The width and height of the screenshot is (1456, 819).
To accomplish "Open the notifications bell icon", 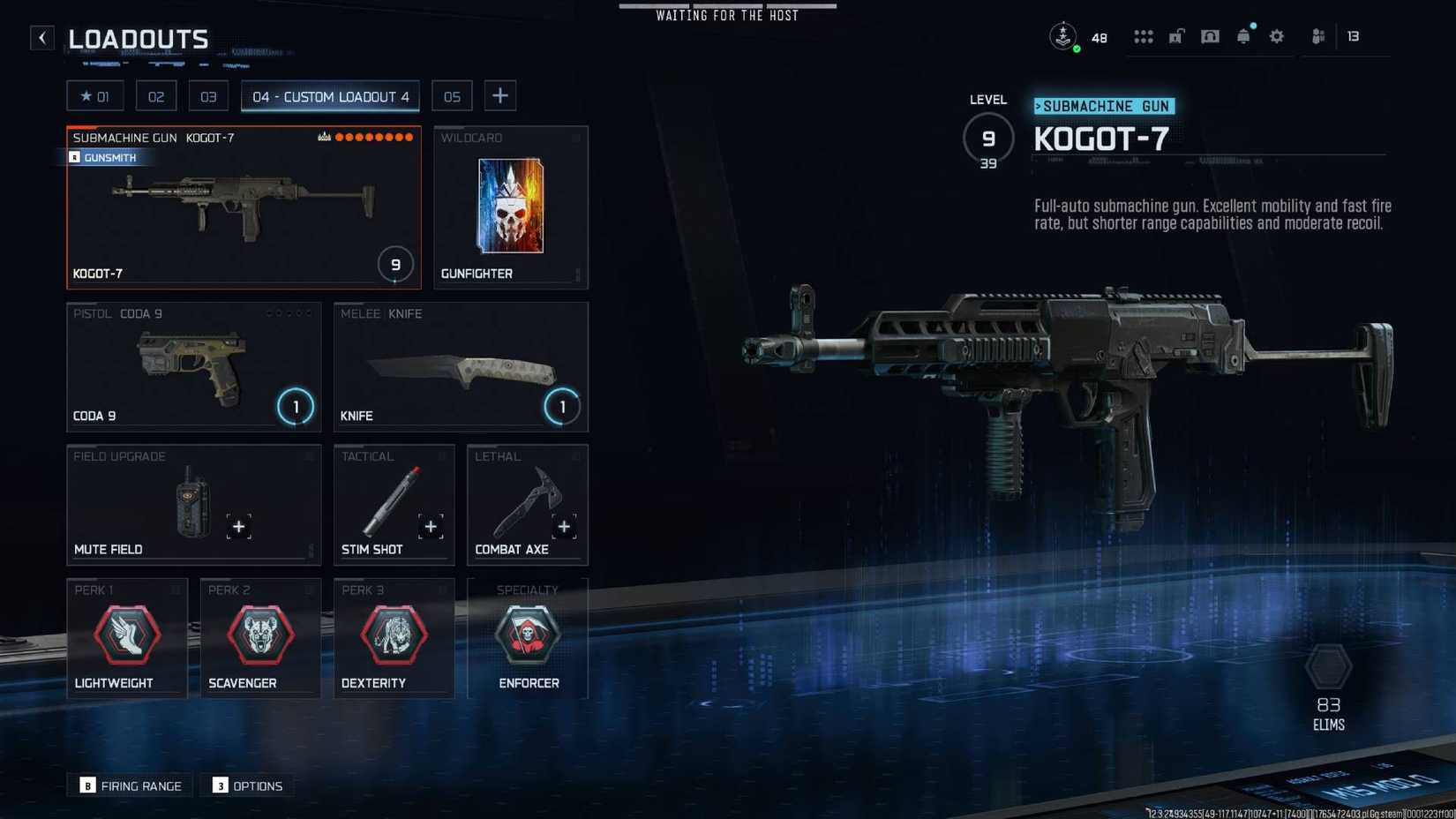I will coord(1243,36).
